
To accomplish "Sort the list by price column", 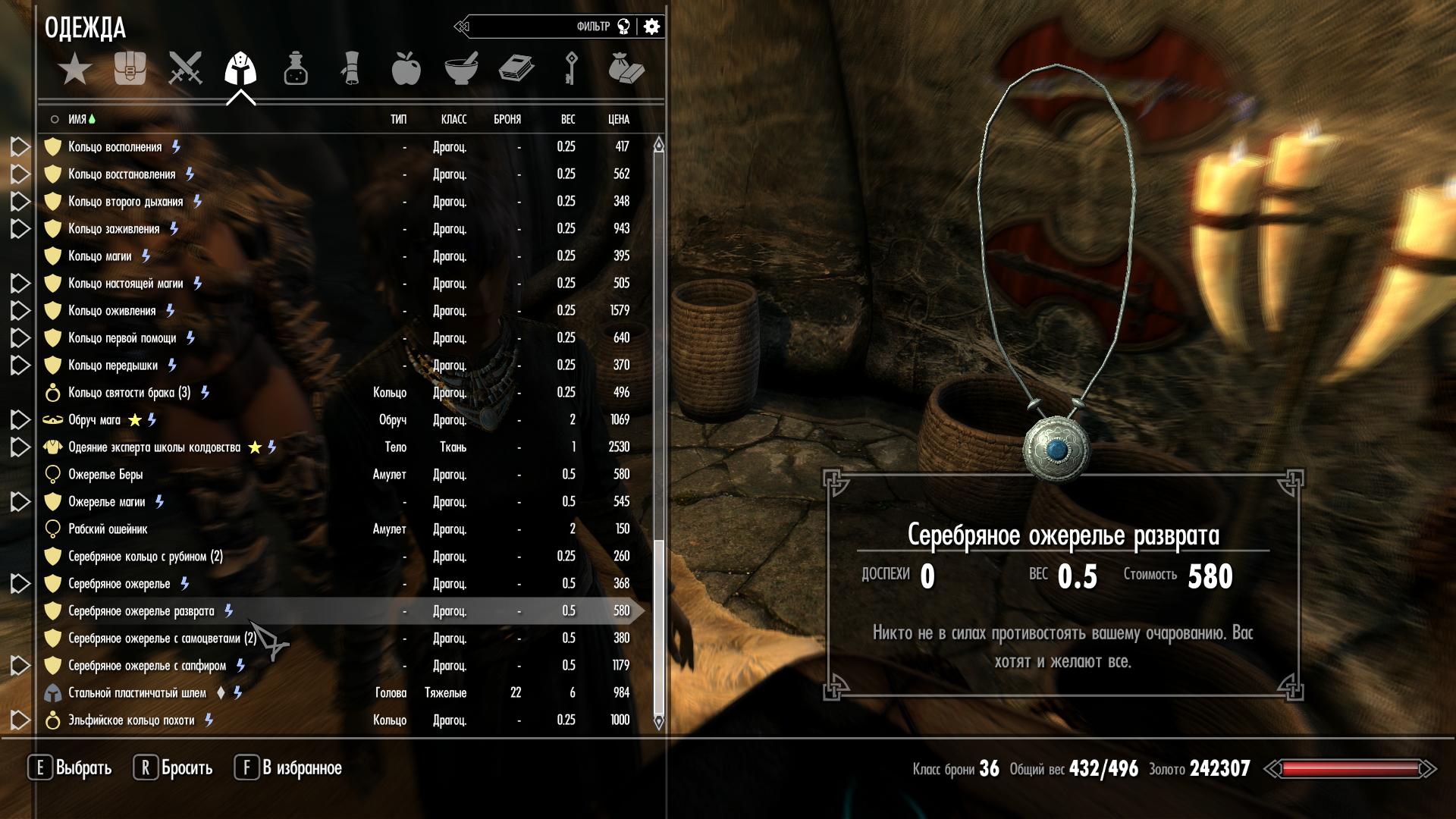I will point(618,119).
